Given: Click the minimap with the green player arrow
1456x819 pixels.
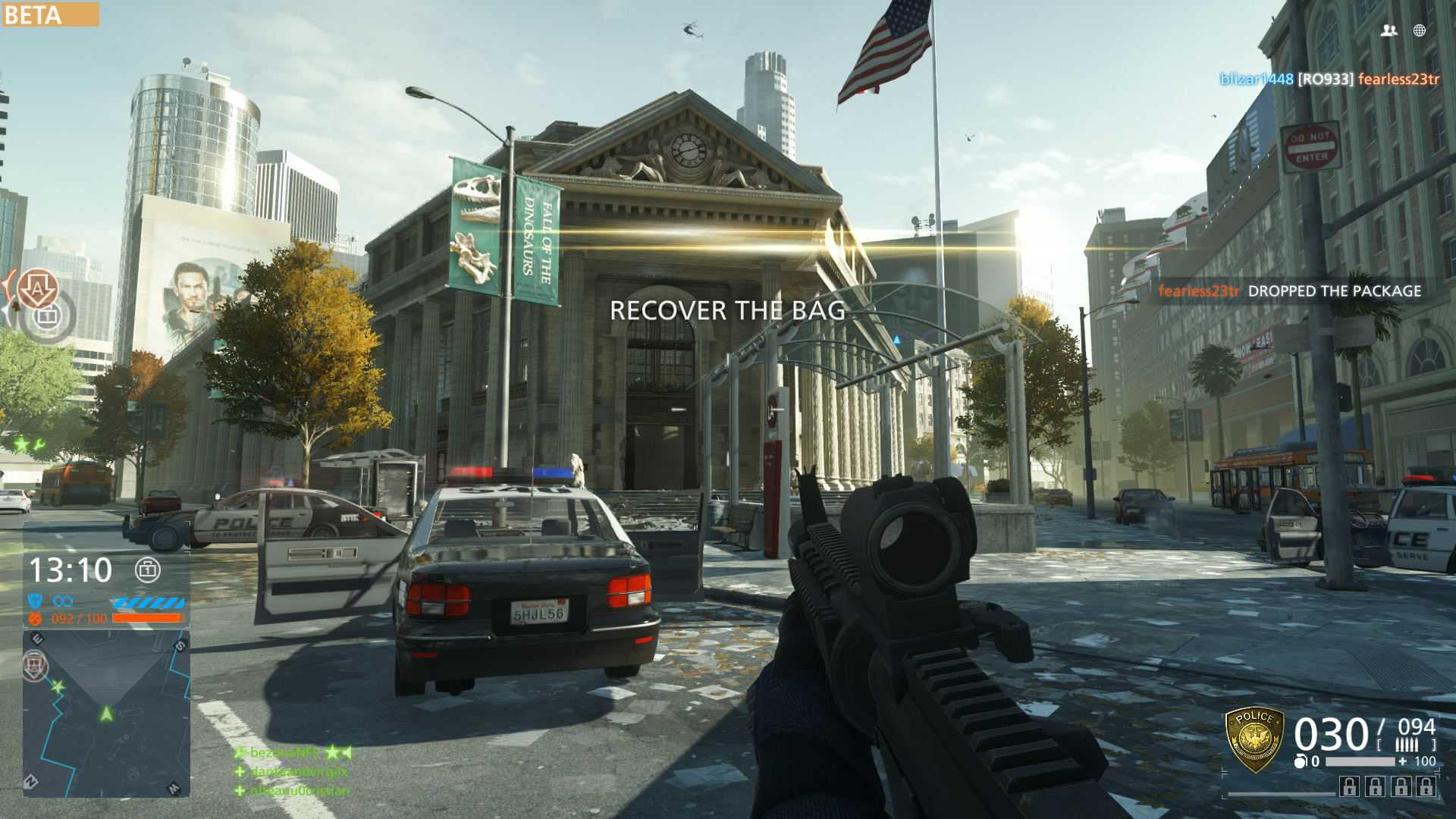Looking at the screenshot, I should pos(106,713).
